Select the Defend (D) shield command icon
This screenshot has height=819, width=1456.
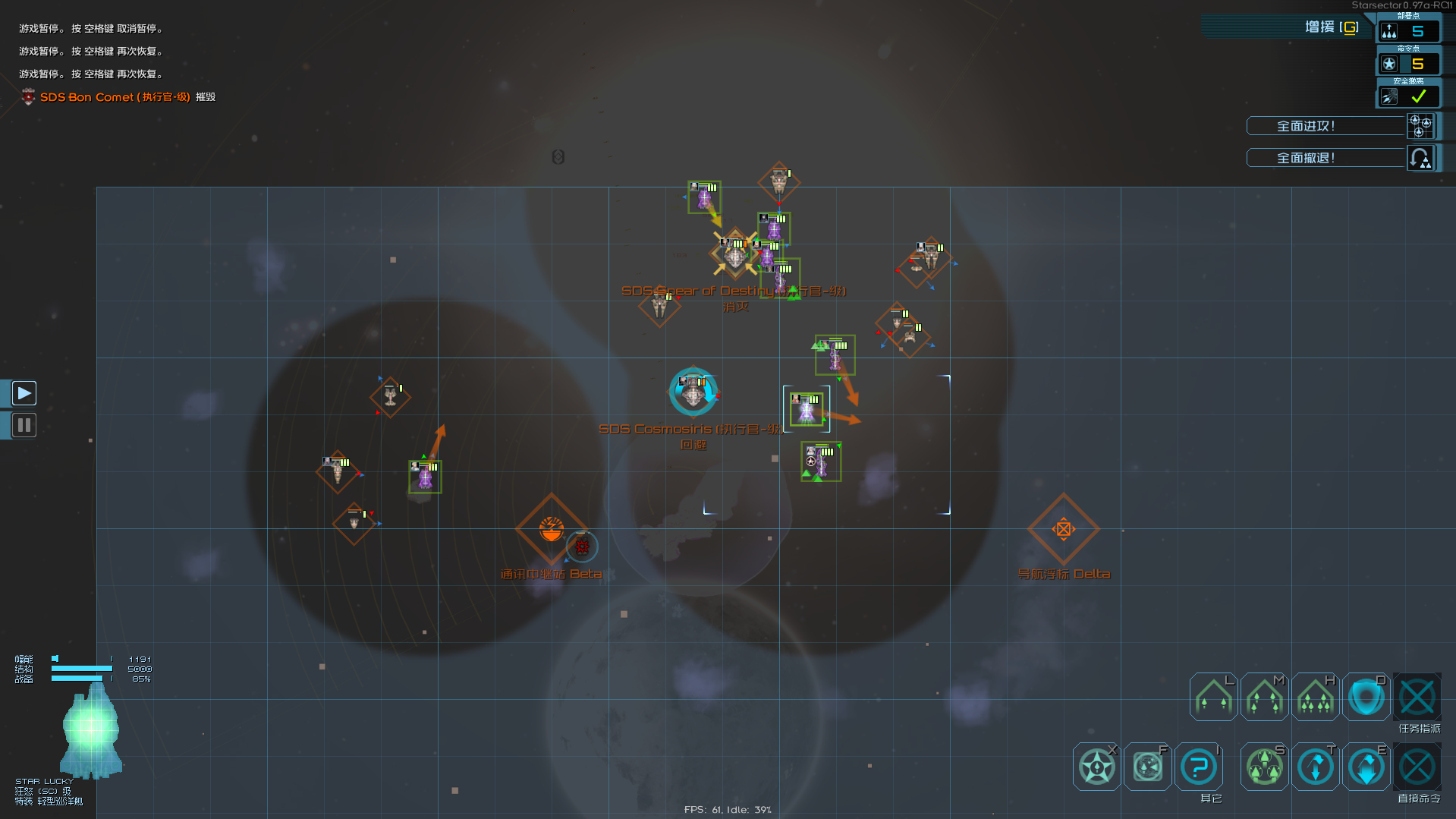pyautogui.click(x=1366, y=697)
